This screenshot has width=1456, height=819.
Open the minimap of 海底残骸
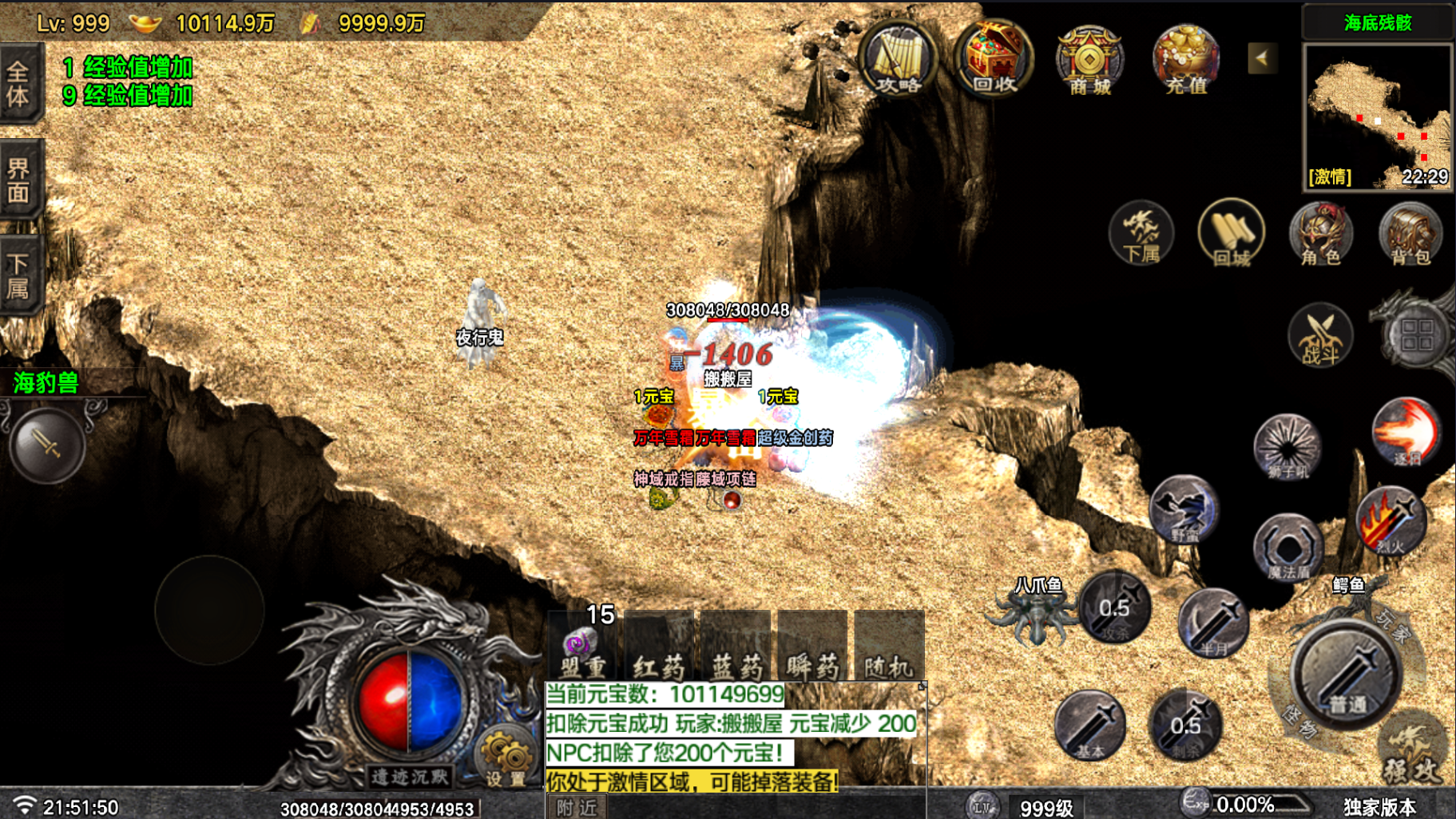1377,117
